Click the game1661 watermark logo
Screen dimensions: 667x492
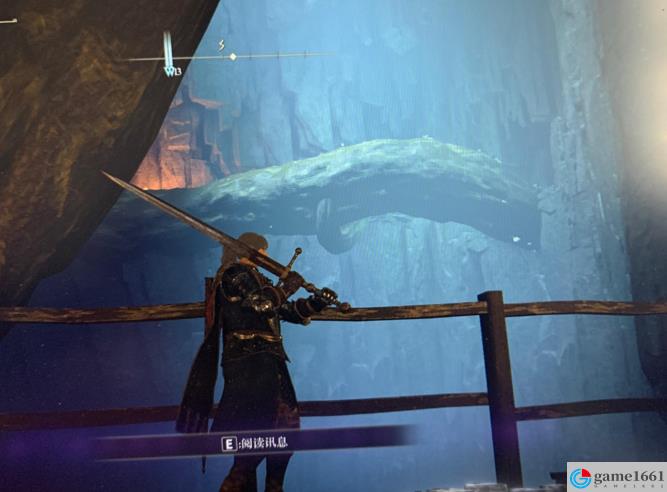[x=615, y=477]
